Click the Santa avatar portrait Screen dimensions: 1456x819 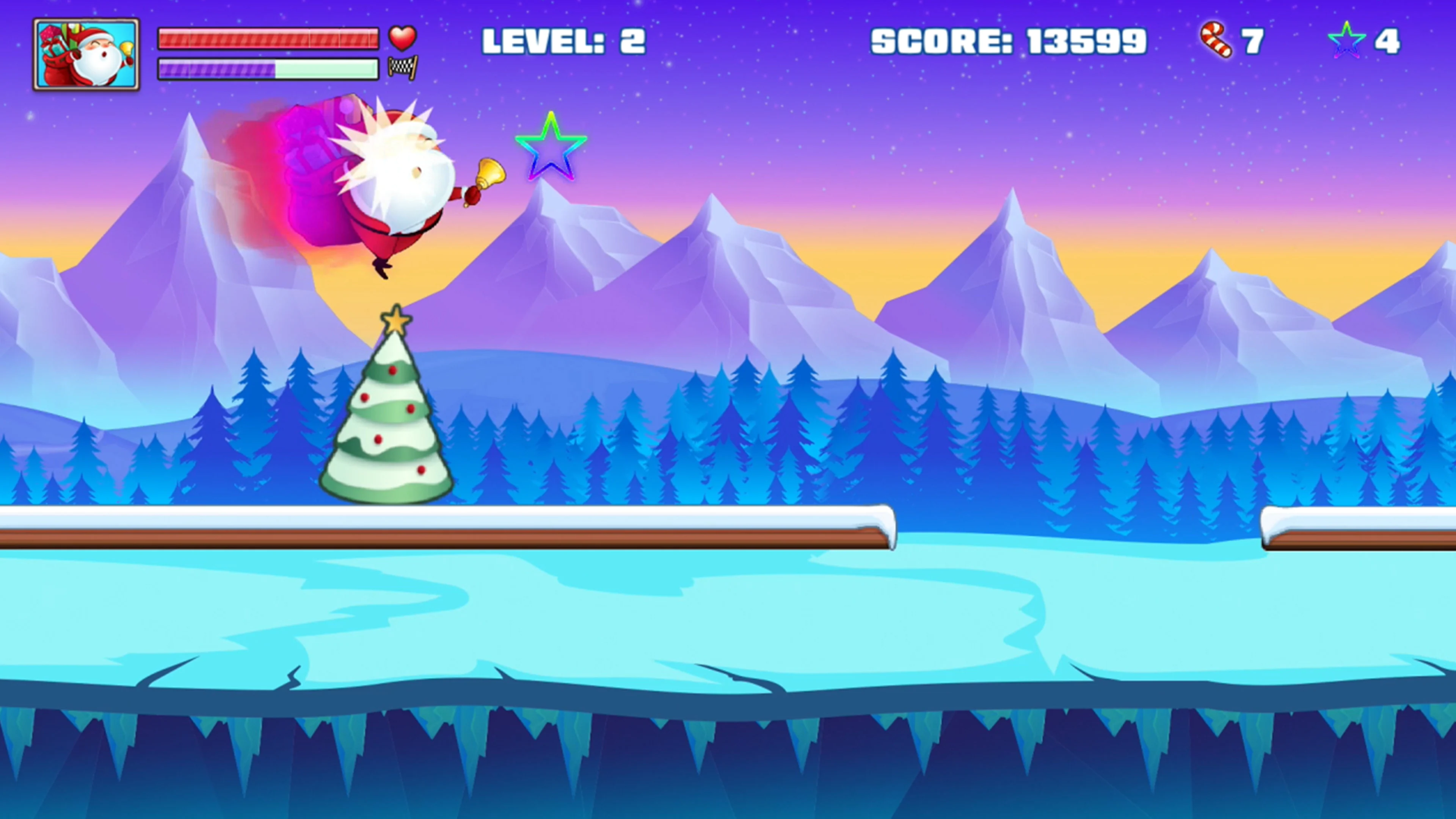(x=86, y=54)
